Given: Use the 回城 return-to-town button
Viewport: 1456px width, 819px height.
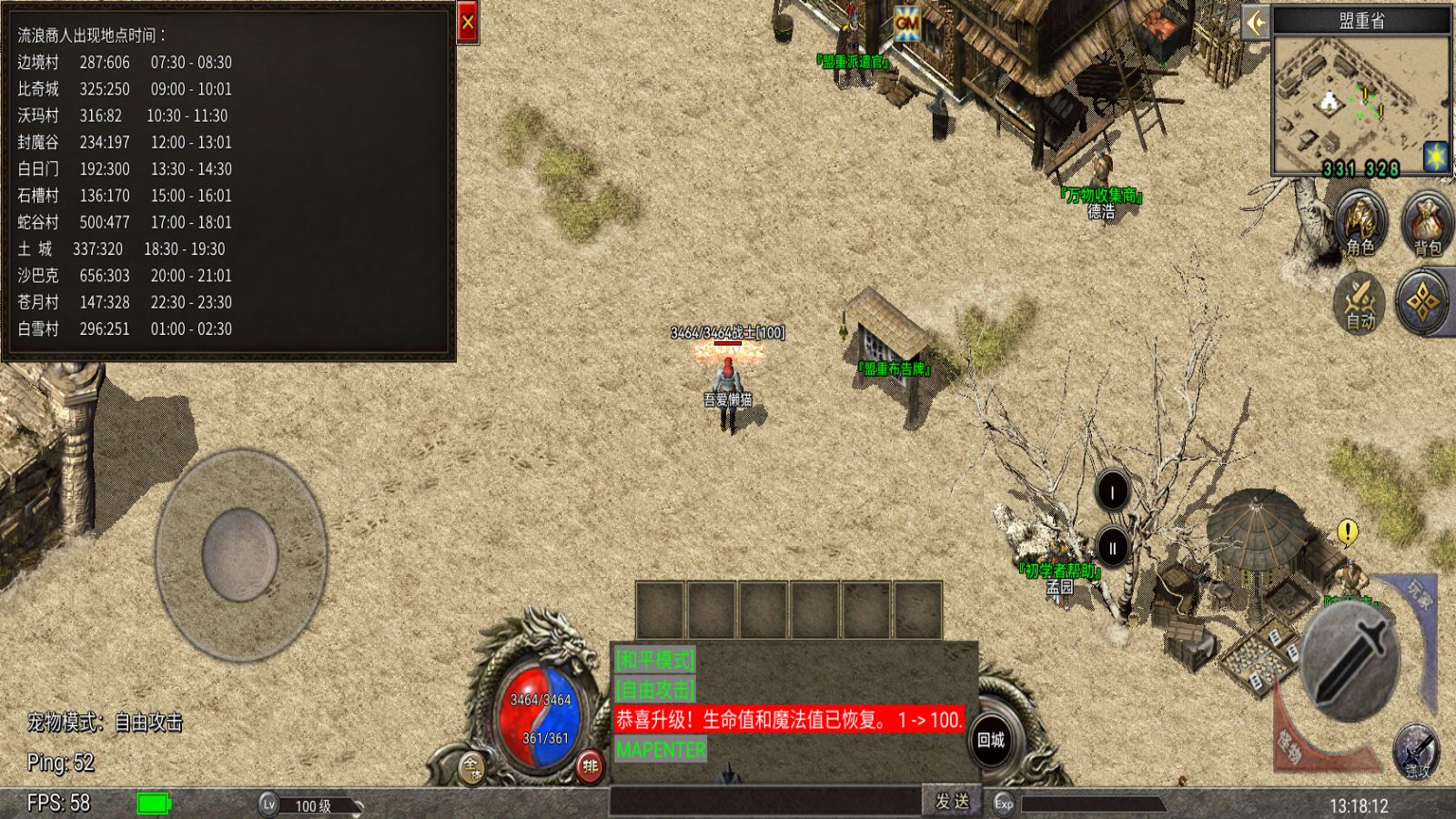Looking at the screenshot, I should (991, 740).
